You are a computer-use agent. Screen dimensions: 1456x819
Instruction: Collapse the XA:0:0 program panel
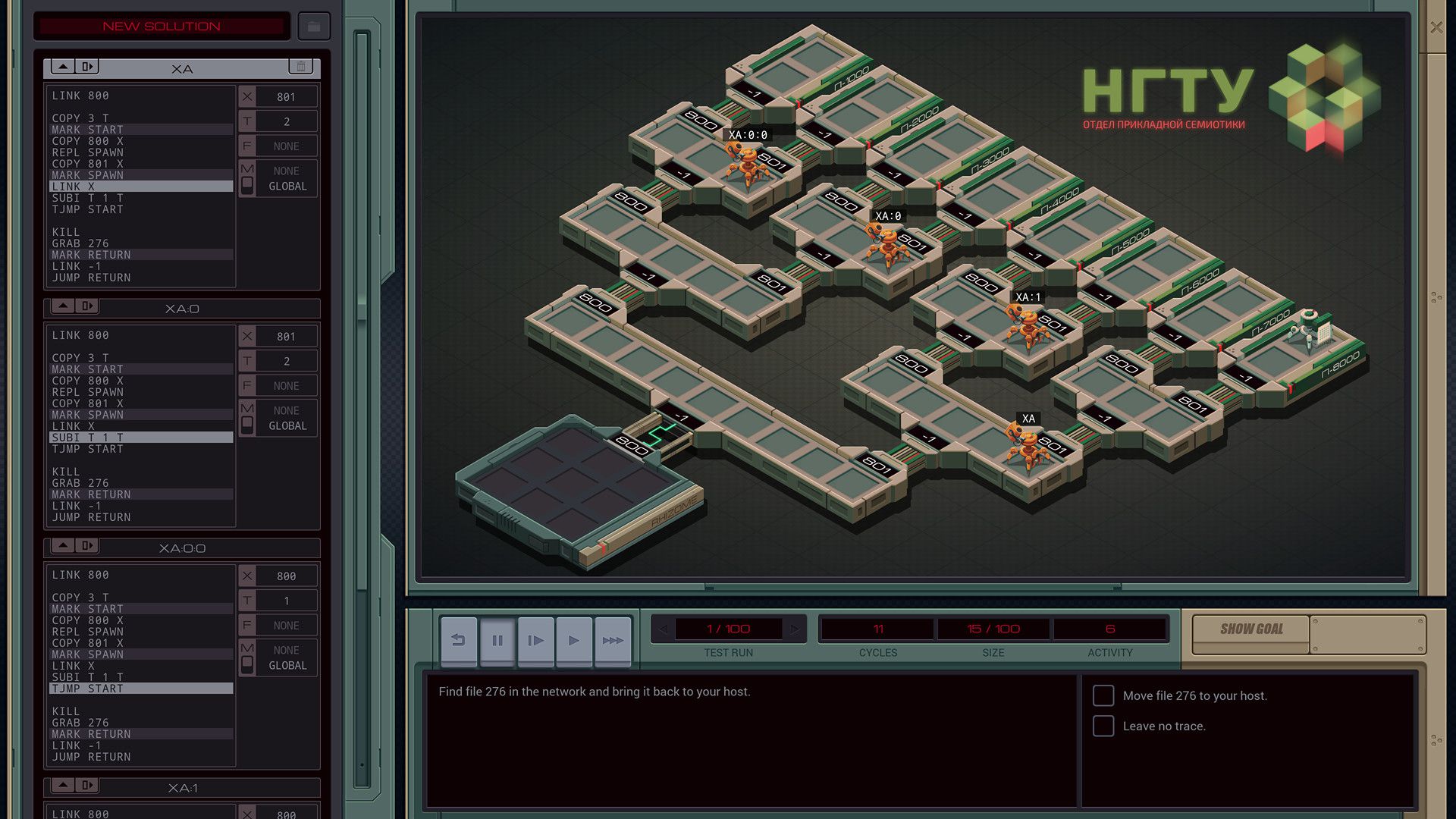tap(62, 545)
